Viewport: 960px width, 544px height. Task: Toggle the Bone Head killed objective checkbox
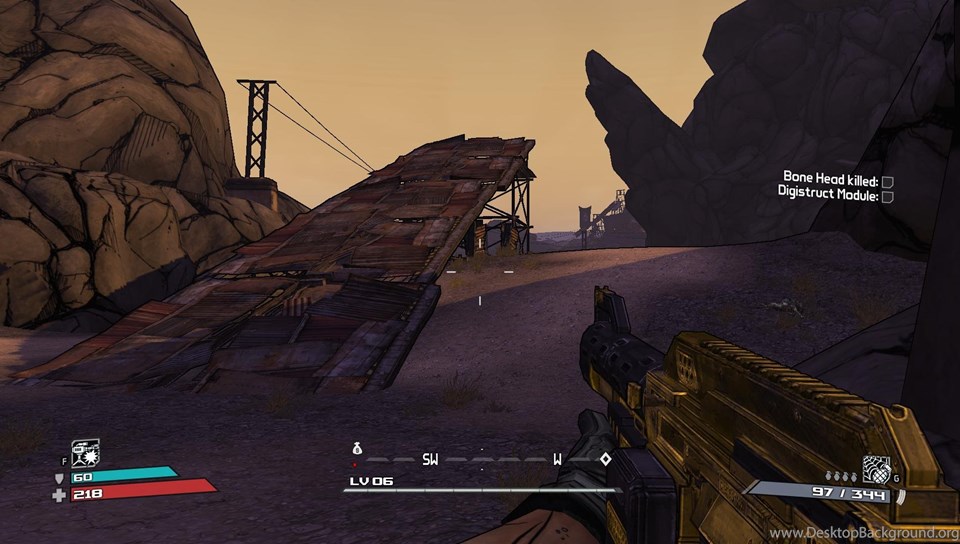(x=887, y=181)
